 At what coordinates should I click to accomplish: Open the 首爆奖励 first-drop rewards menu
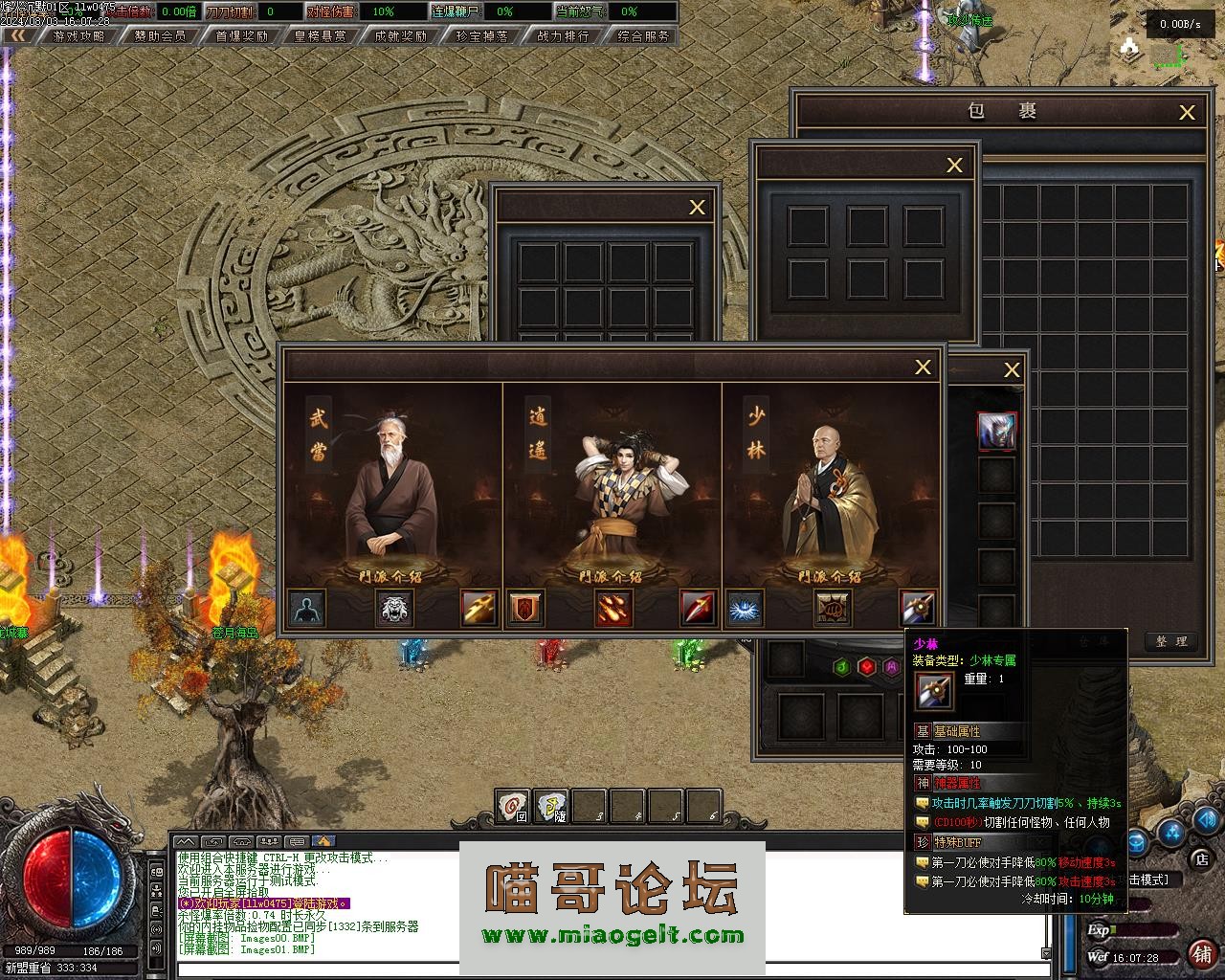(x=241, y=36)
